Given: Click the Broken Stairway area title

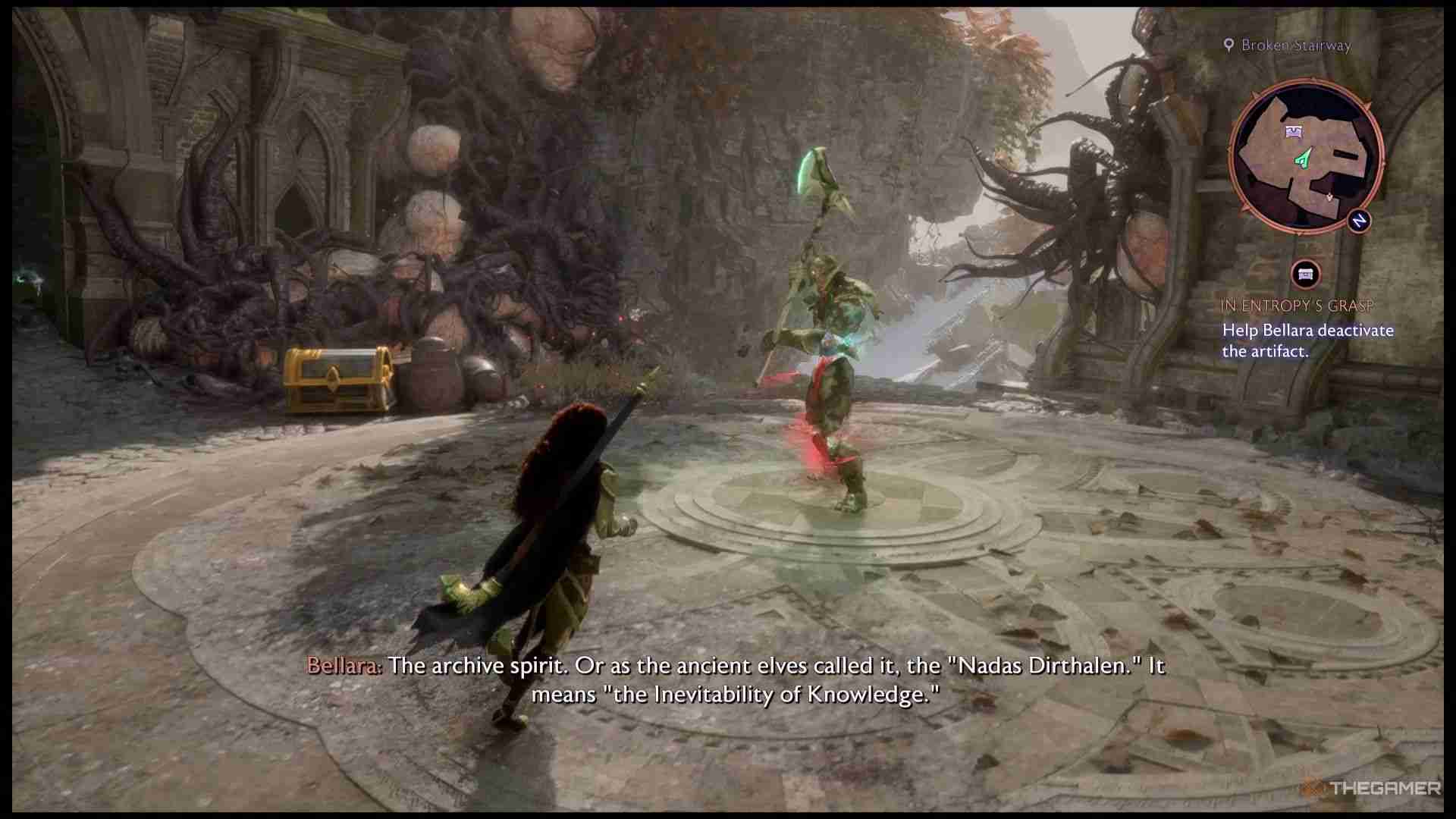Looking at the screenshot, I should pos(1295,45).
